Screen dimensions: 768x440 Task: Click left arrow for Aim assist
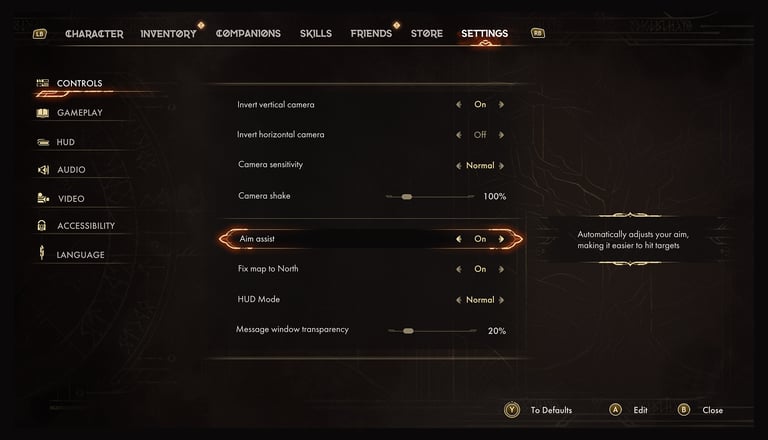click(459, 239)
